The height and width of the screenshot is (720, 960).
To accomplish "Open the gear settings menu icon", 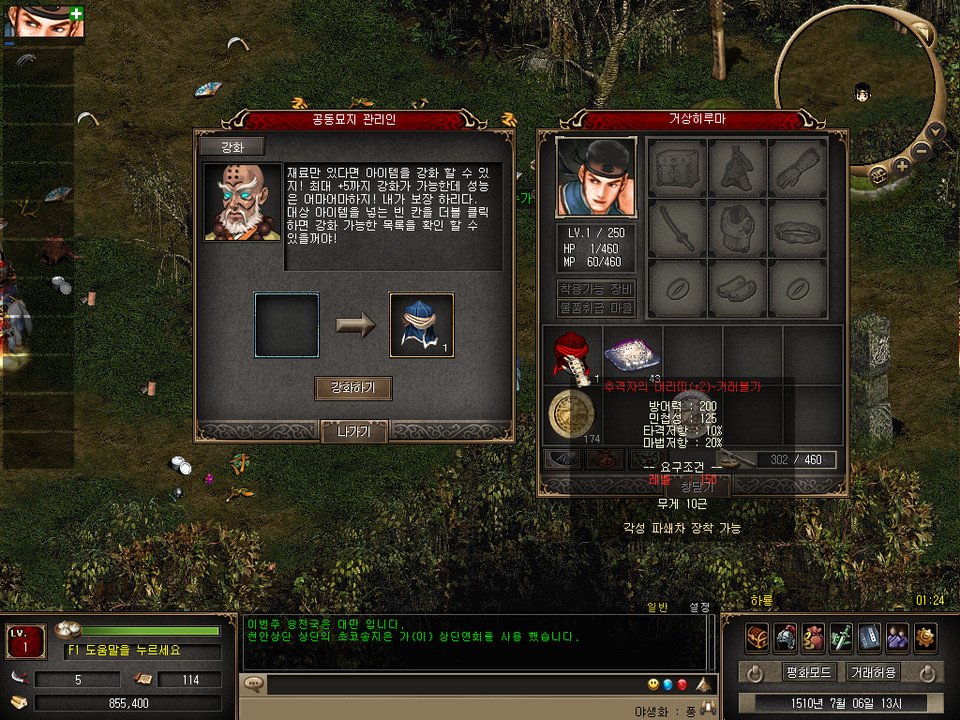I will pyautogui.click(x=925, y=637).
